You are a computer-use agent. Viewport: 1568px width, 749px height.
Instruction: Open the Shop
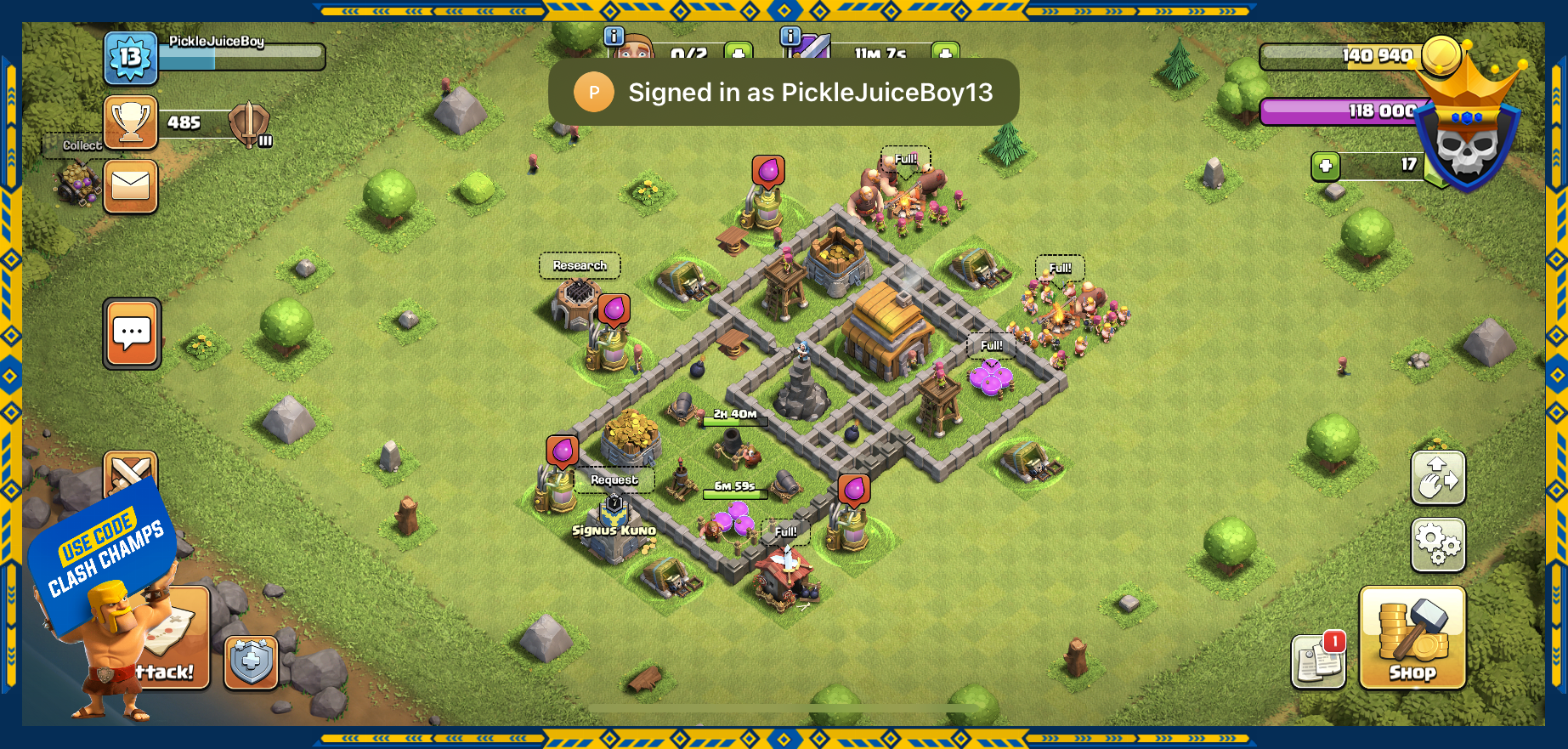pyautogui.click(x=1412, y=637)
